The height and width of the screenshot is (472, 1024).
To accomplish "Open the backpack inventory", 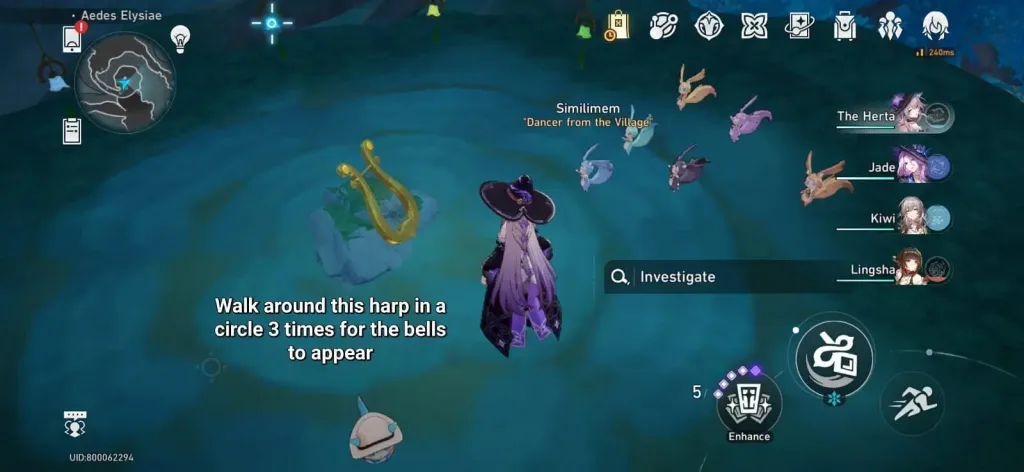I will [x=846, y=26].
